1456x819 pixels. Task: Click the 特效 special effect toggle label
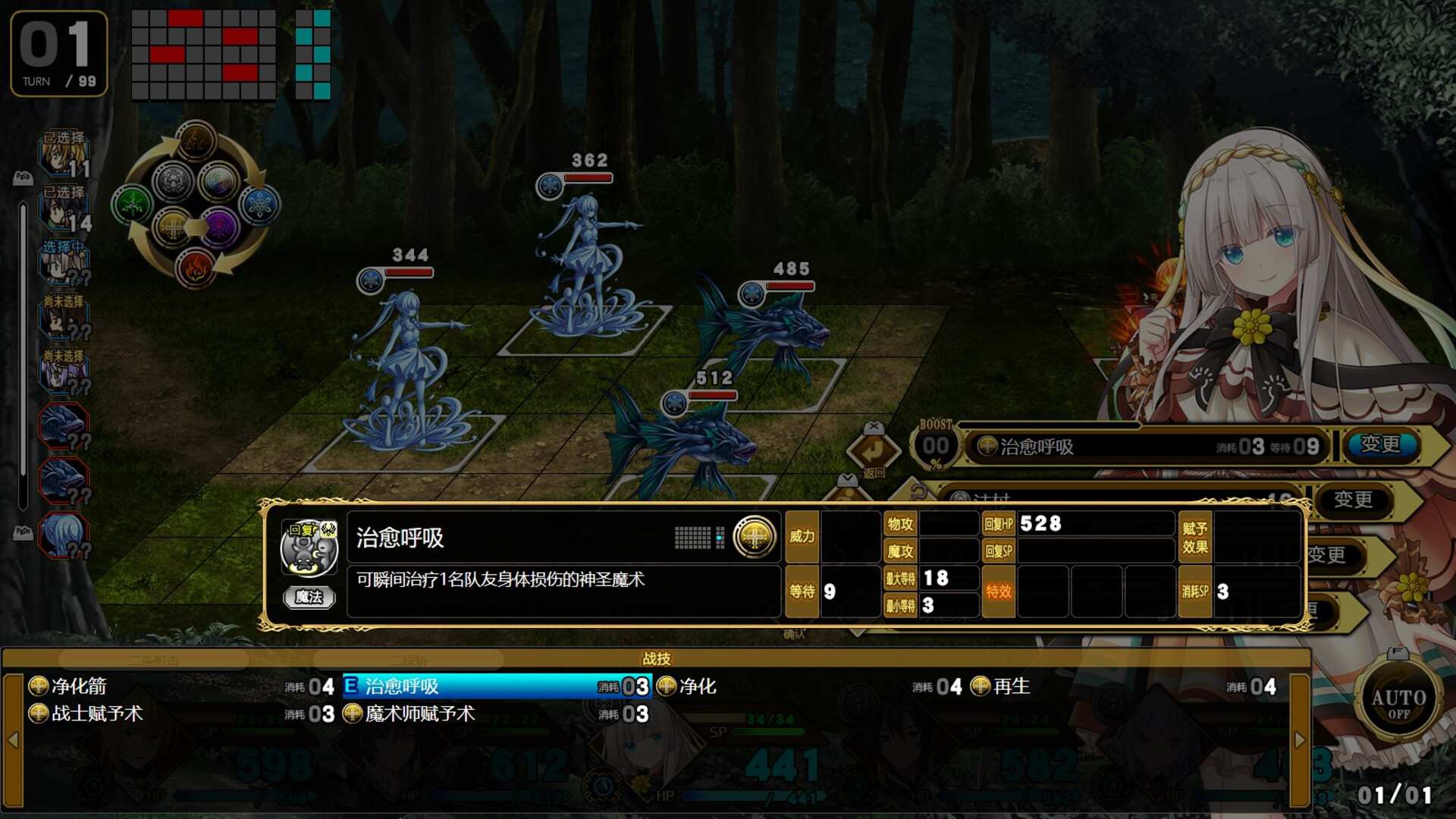point(998,592)
